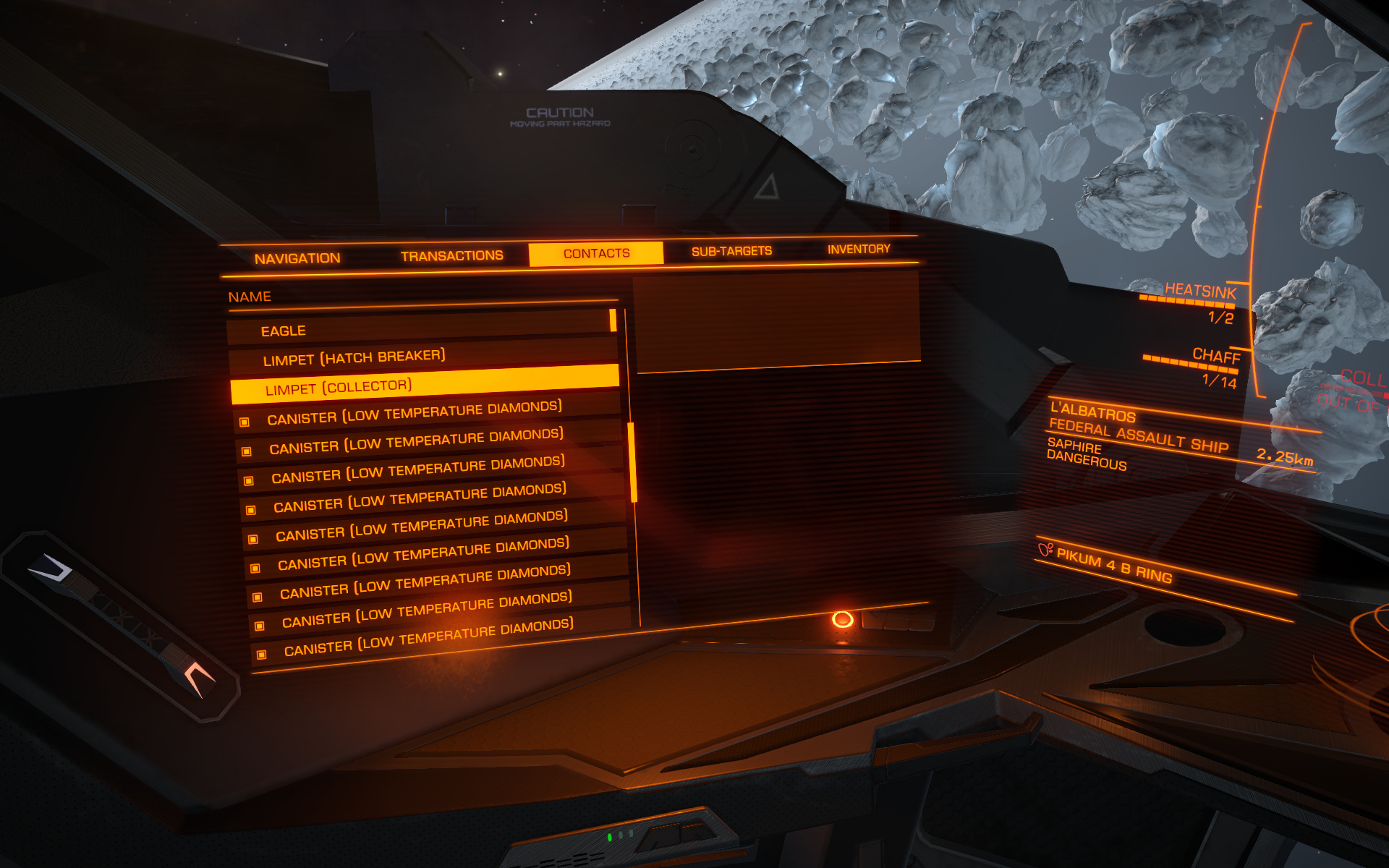Image resolution: width=1389 pixels, height=868 pixels.
Task: Switch to the NAVIGATION tab
Action: pos(297,257)
